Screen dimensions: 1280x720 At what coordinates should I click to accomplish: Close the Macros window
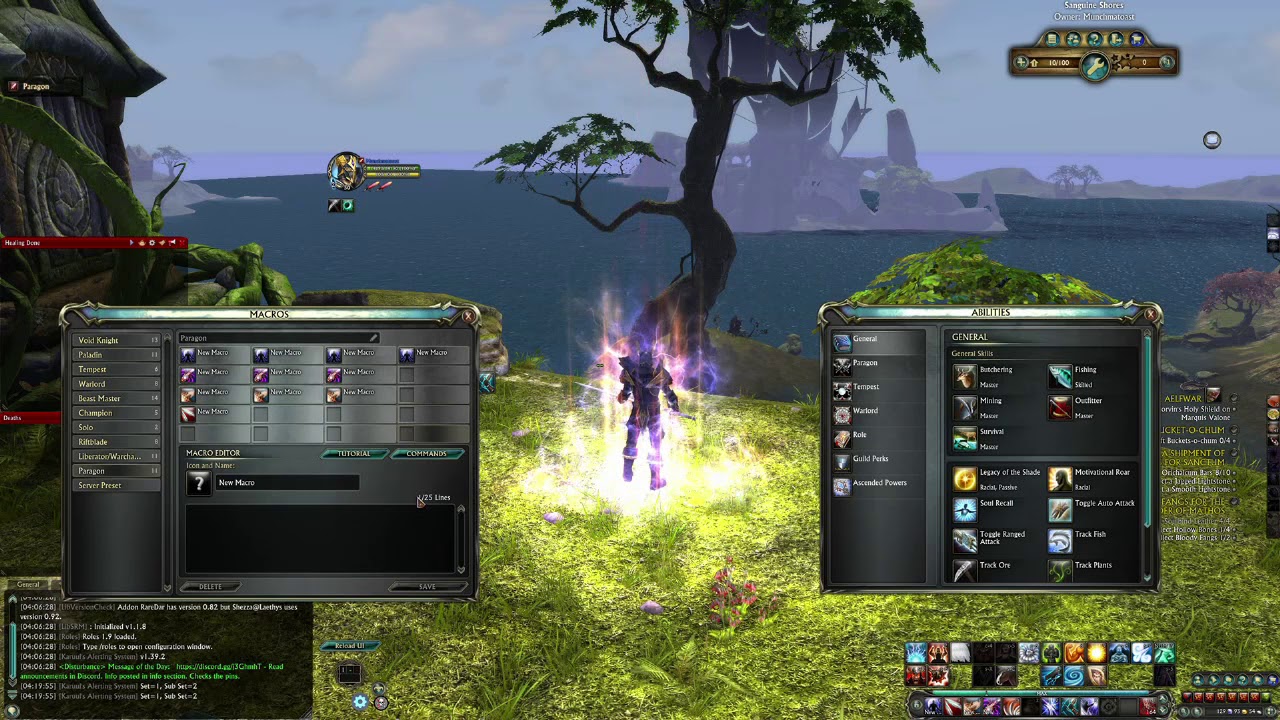pyautogui.click(x=468, y=316)
